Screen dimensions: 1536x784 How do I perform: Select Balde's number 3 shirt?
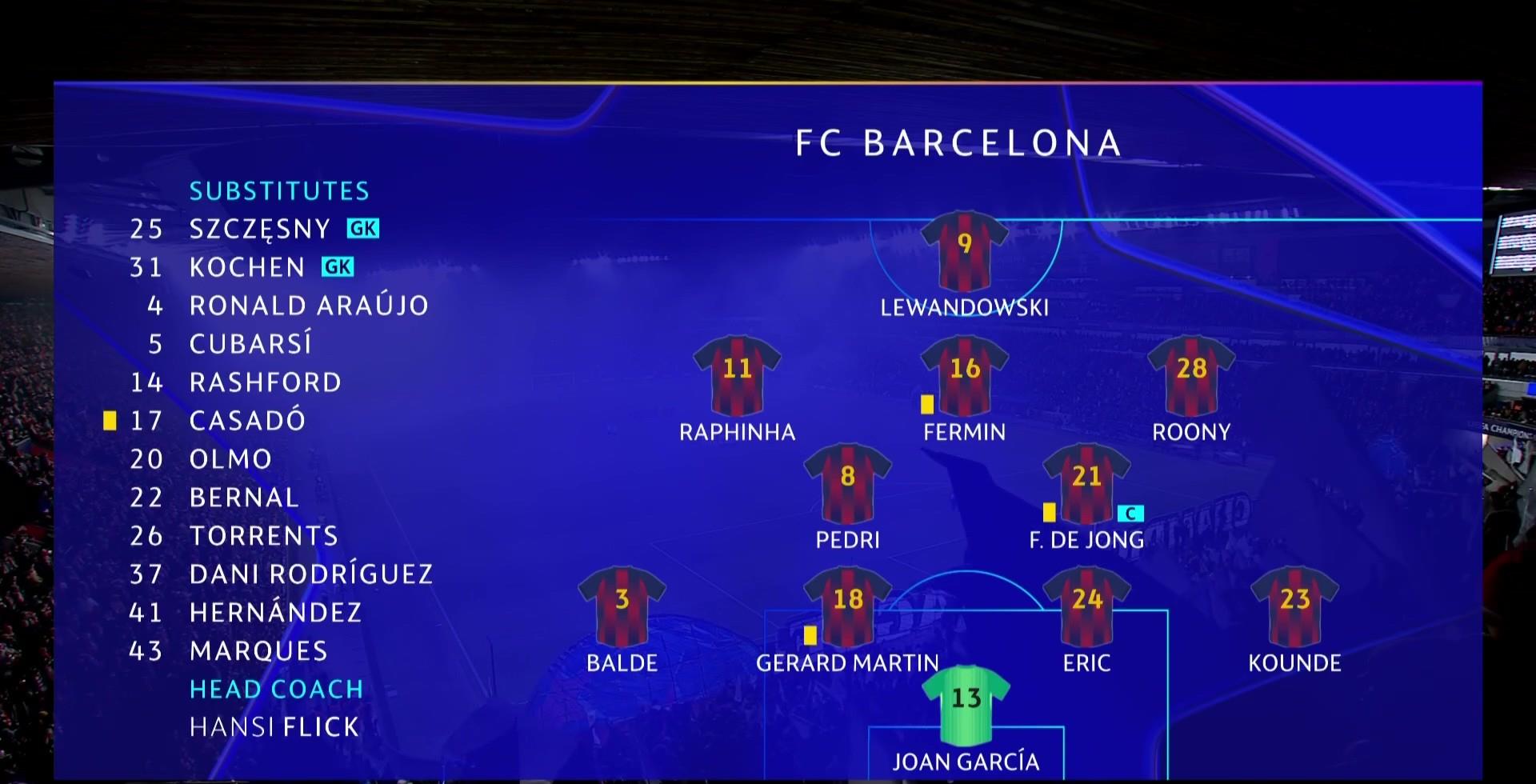(x=622, y=606)
